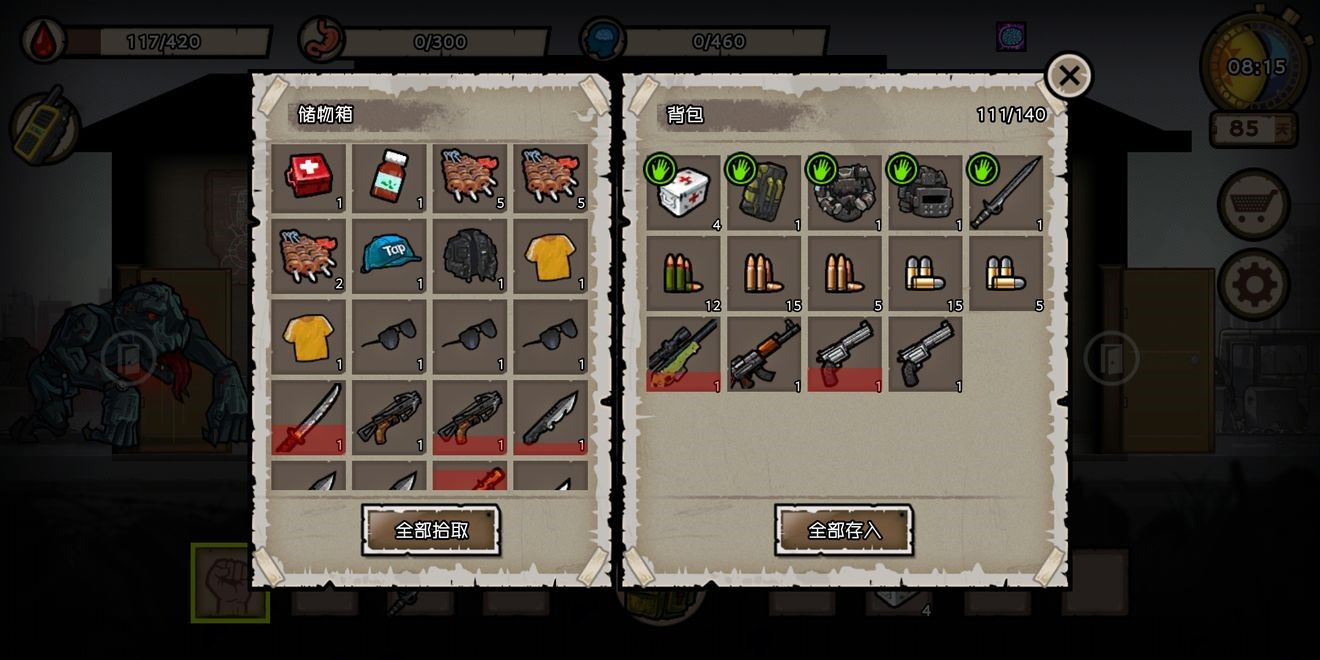Pick the green sniper rifle slot
The width and height of the screenshot is (1320, 660).
(684, 354)
